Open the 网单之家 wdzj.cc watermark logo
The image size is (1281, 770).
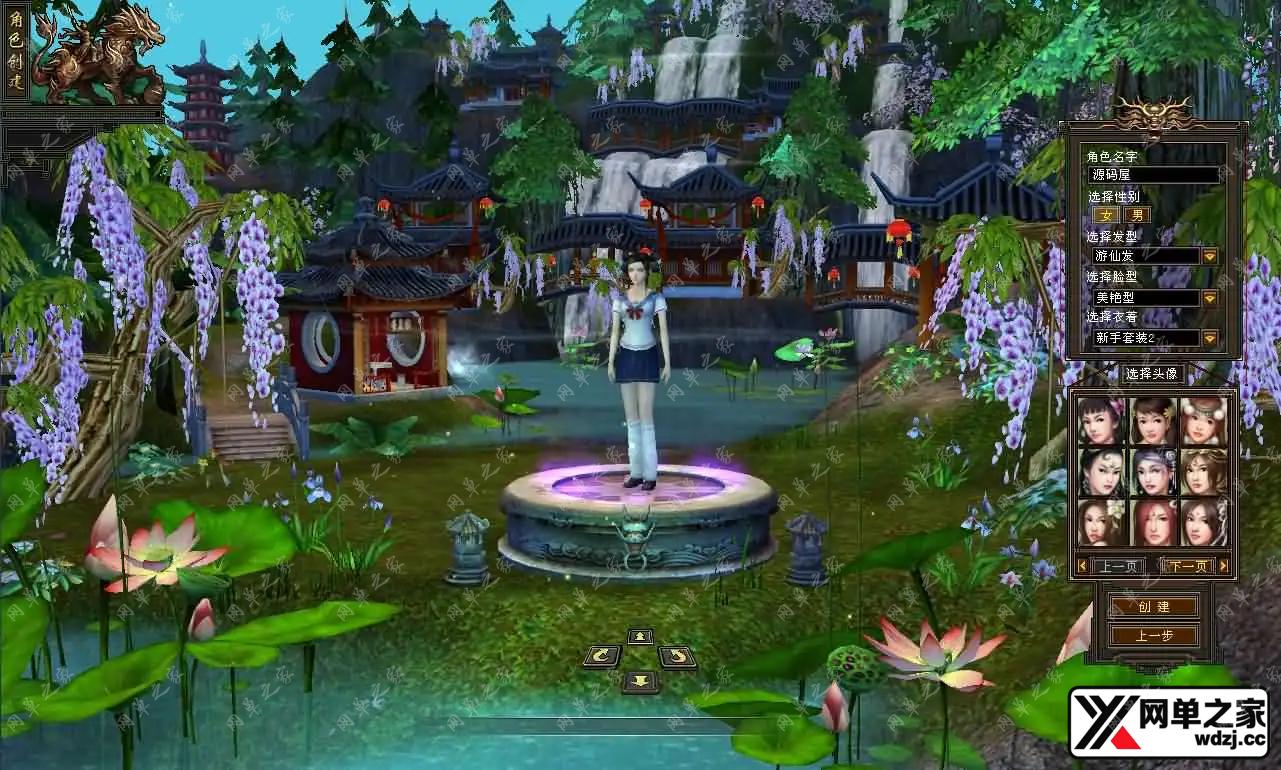coord(1168,722)
